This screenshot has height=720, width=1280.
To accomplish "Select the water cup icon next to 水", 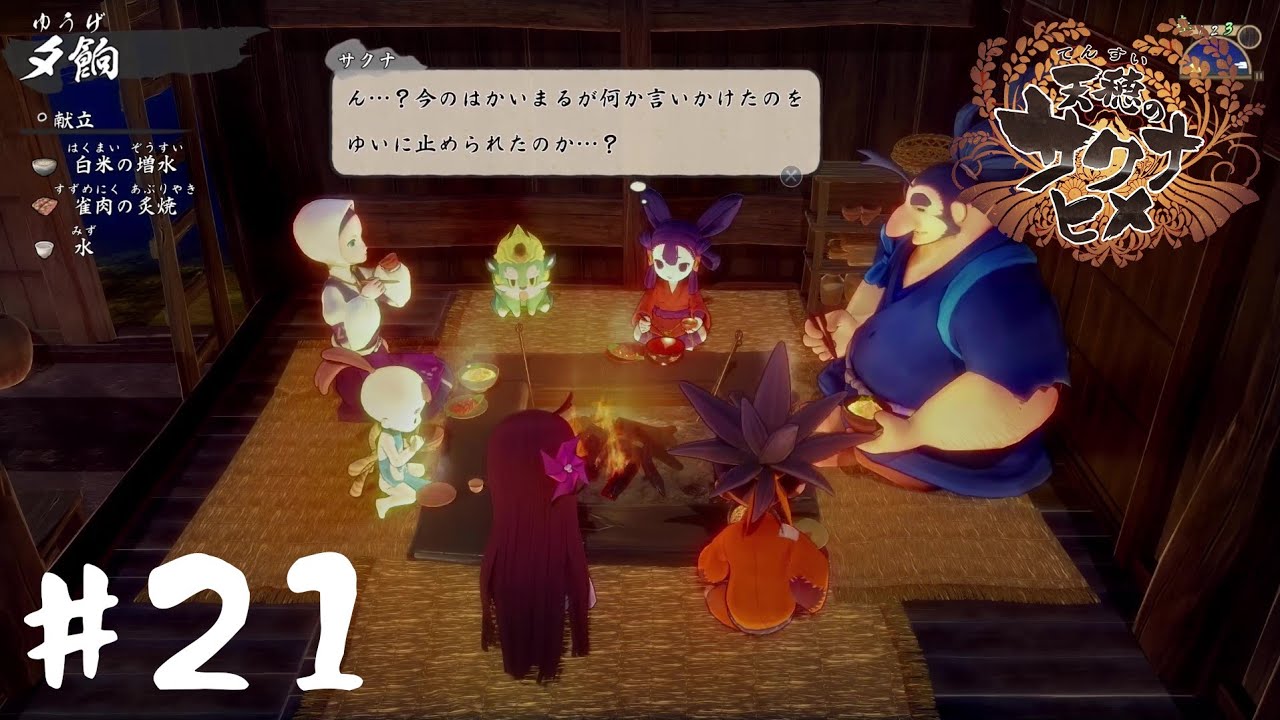I will (x=43, y=250).
